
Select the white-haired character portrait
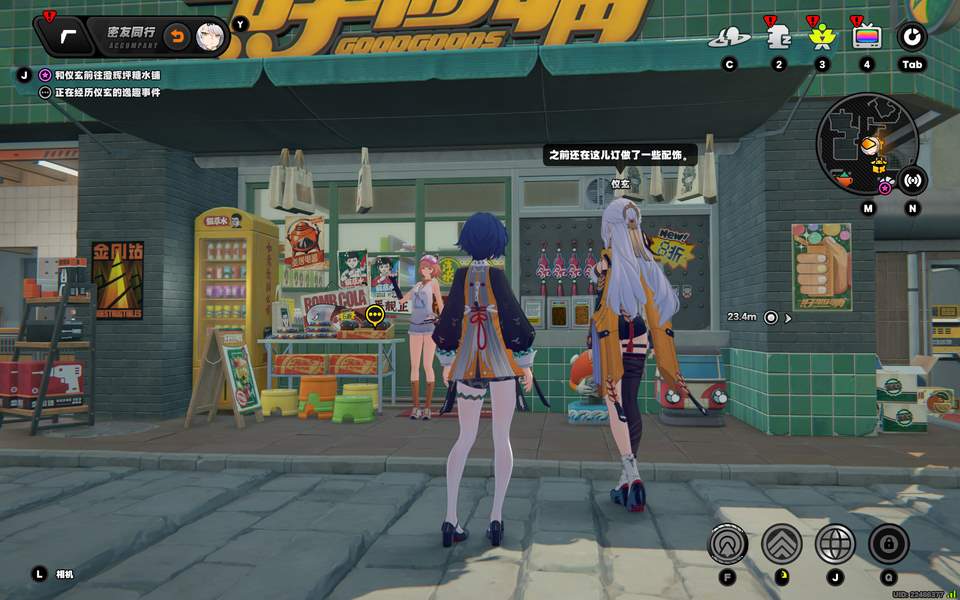[209, 37]
